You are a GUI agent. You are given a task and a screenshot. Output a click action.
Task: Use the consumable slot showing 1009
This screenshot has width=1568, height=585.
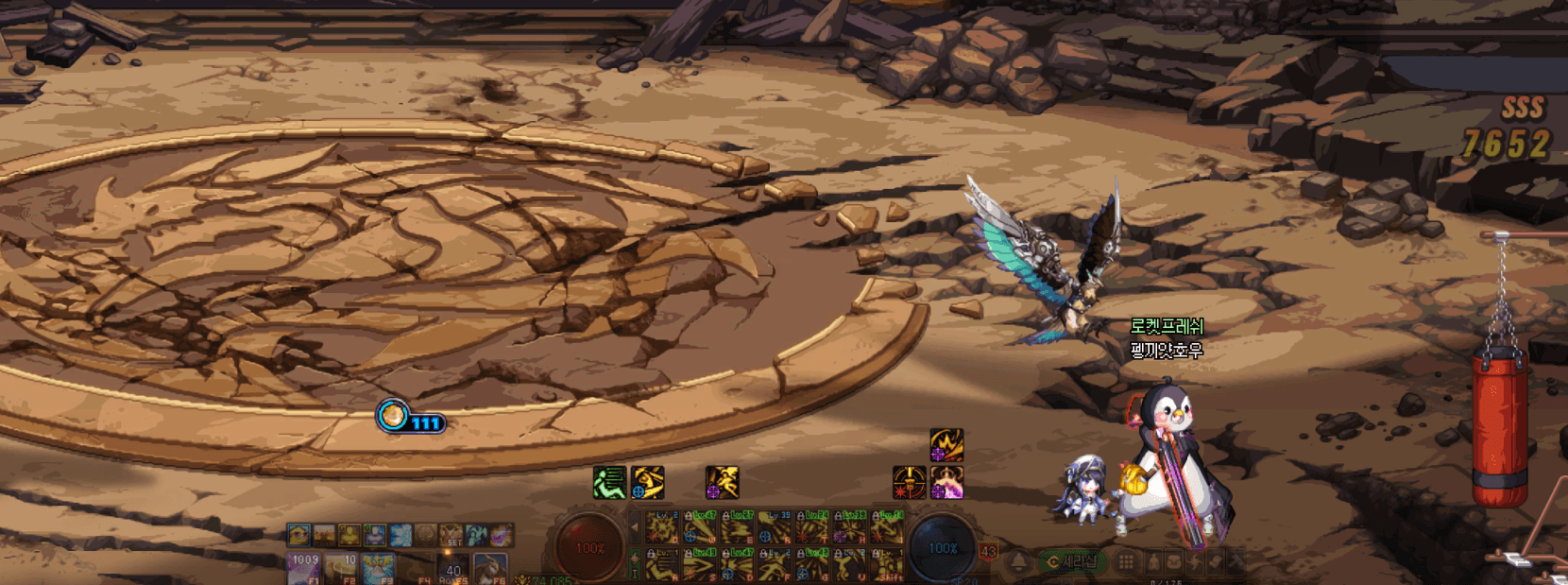coord(304,567)
